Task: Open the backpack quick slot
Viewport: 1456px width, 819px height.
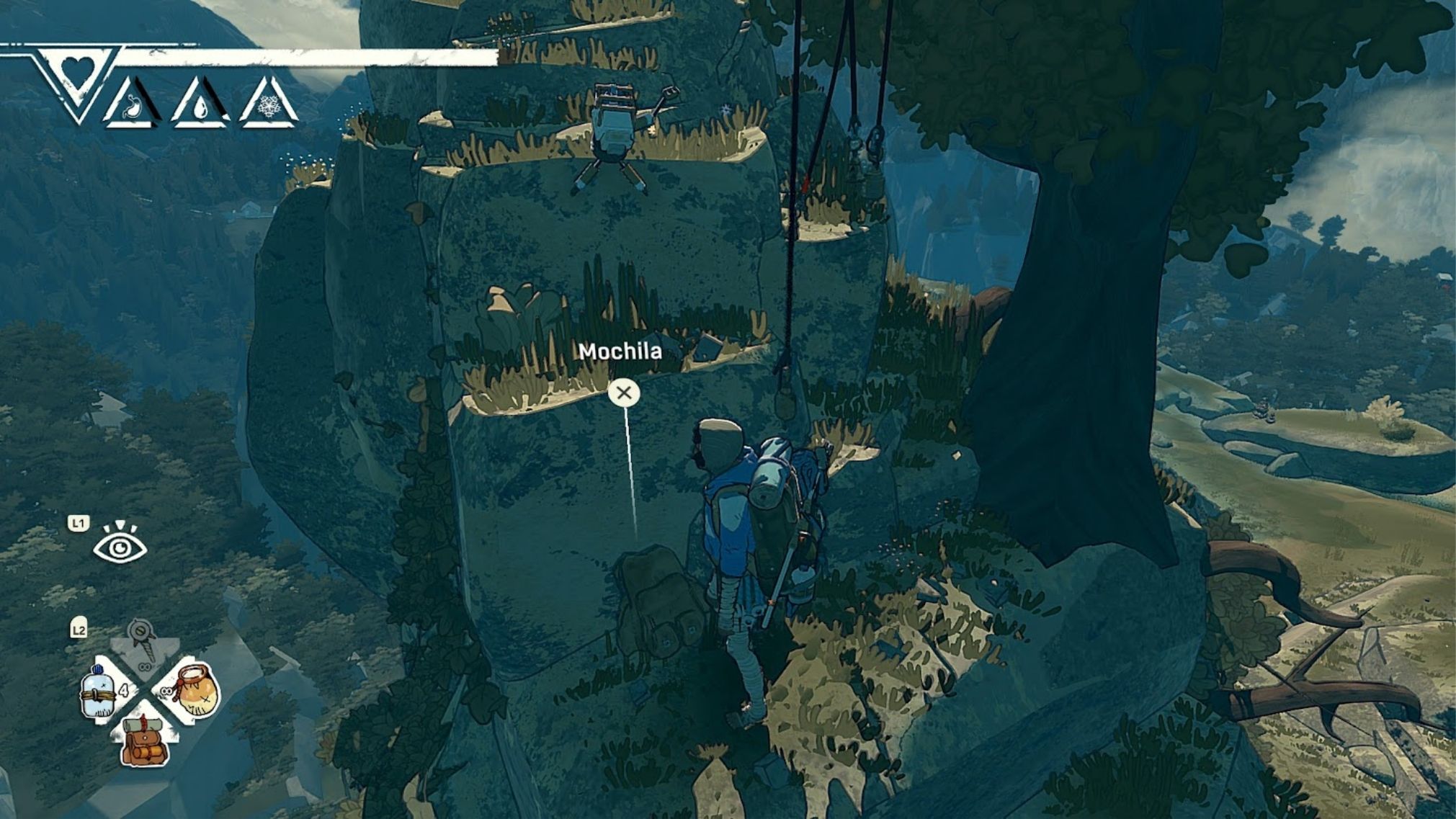Action: (146, 741)
